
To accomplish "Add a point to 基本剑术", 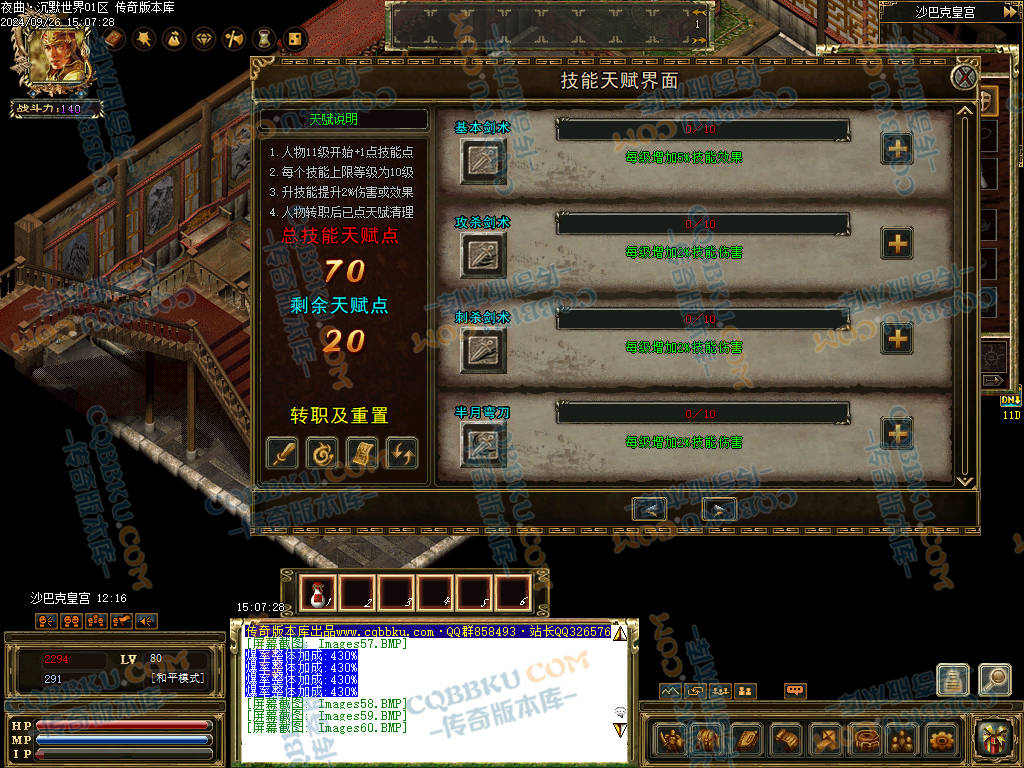I will point(897,148).
